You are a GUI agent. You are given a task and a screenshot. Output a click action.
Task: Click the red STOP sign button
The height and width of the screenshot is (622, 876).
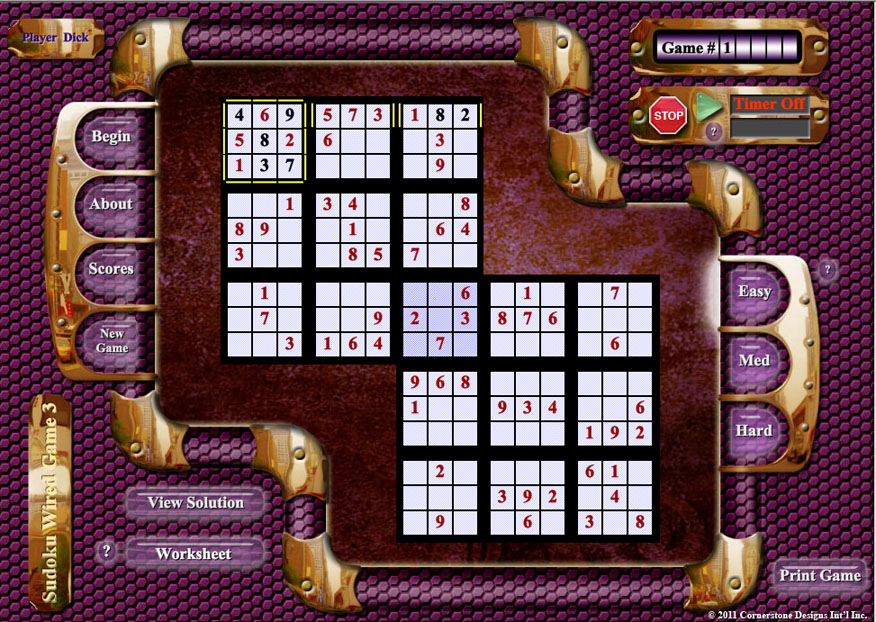(668, 115)
